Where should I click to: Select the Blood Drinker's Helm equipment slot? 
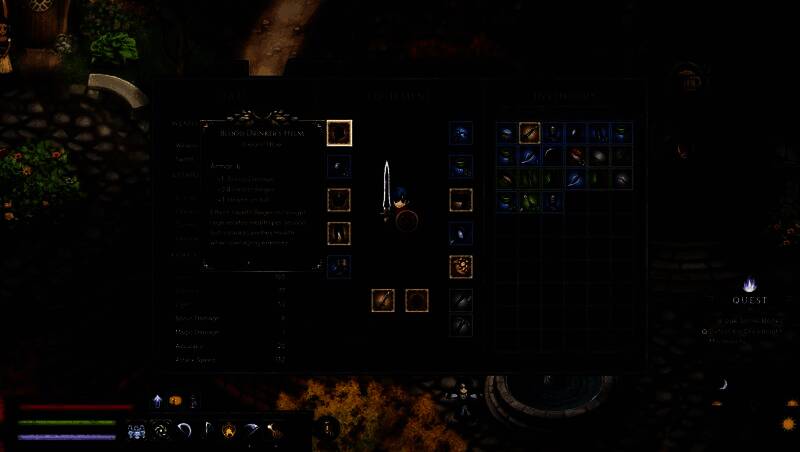coord(340,132)
